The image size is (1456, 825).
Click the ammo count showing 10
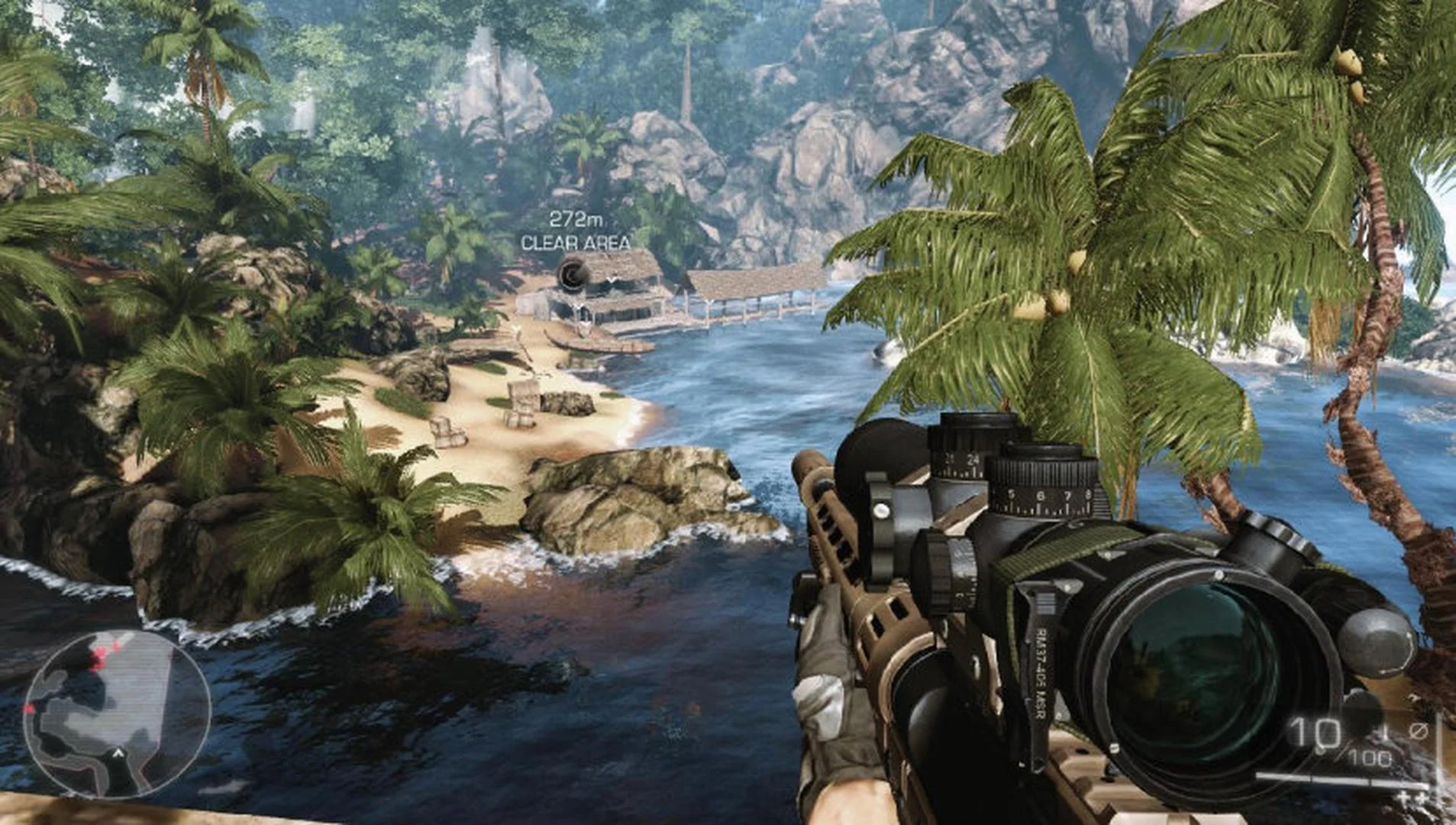[1315, 731]
